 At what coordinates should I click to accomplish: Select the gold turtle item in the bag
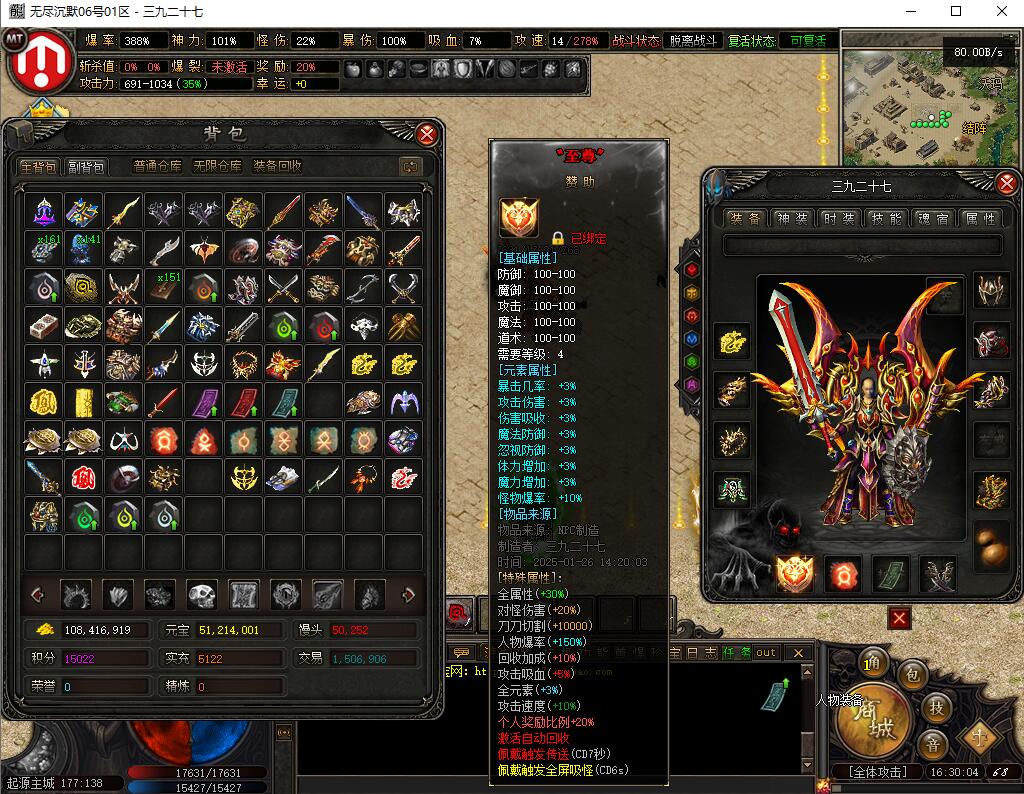point(44,440)
